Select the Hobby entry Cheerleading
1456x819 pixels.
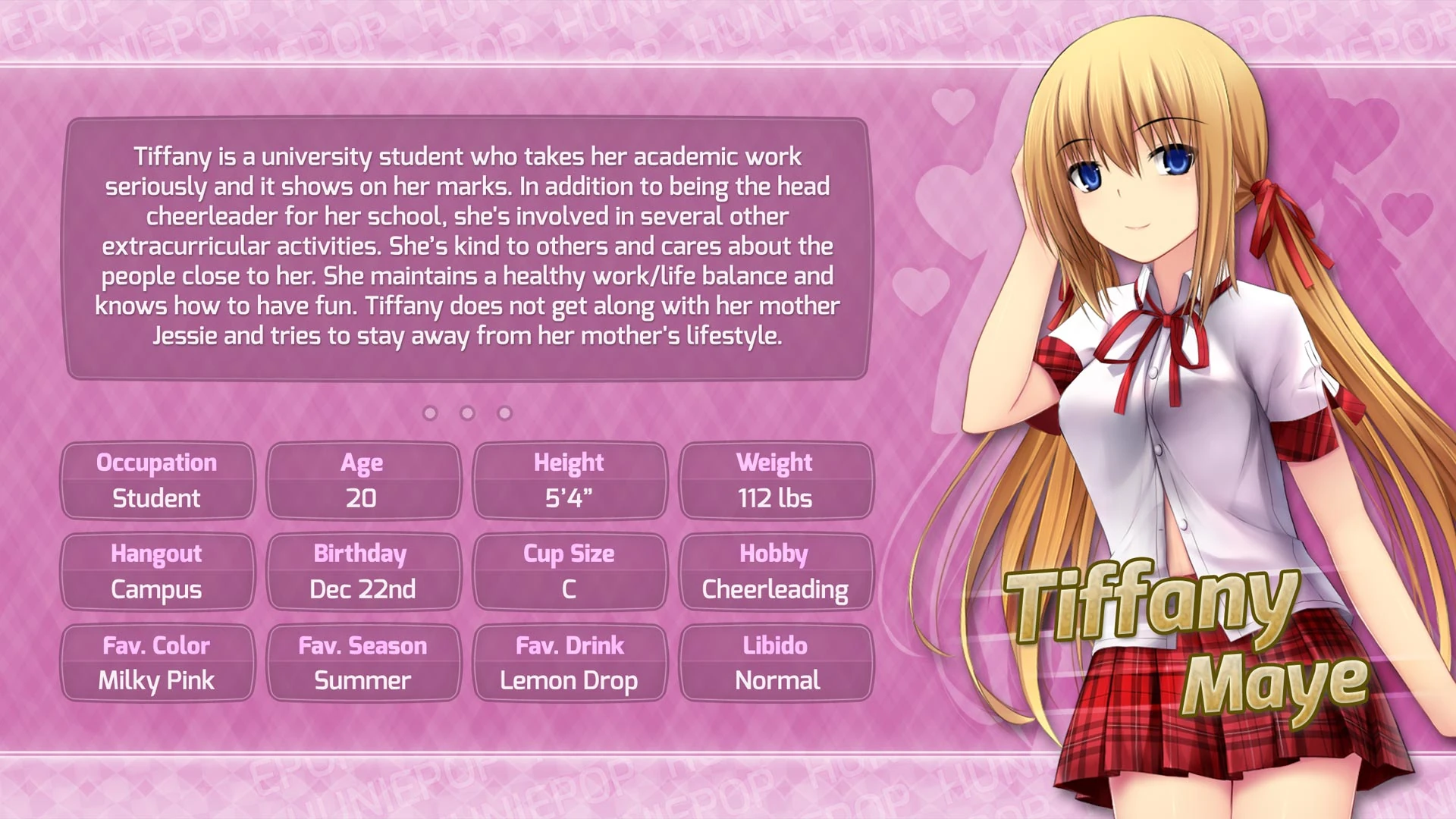775,571
